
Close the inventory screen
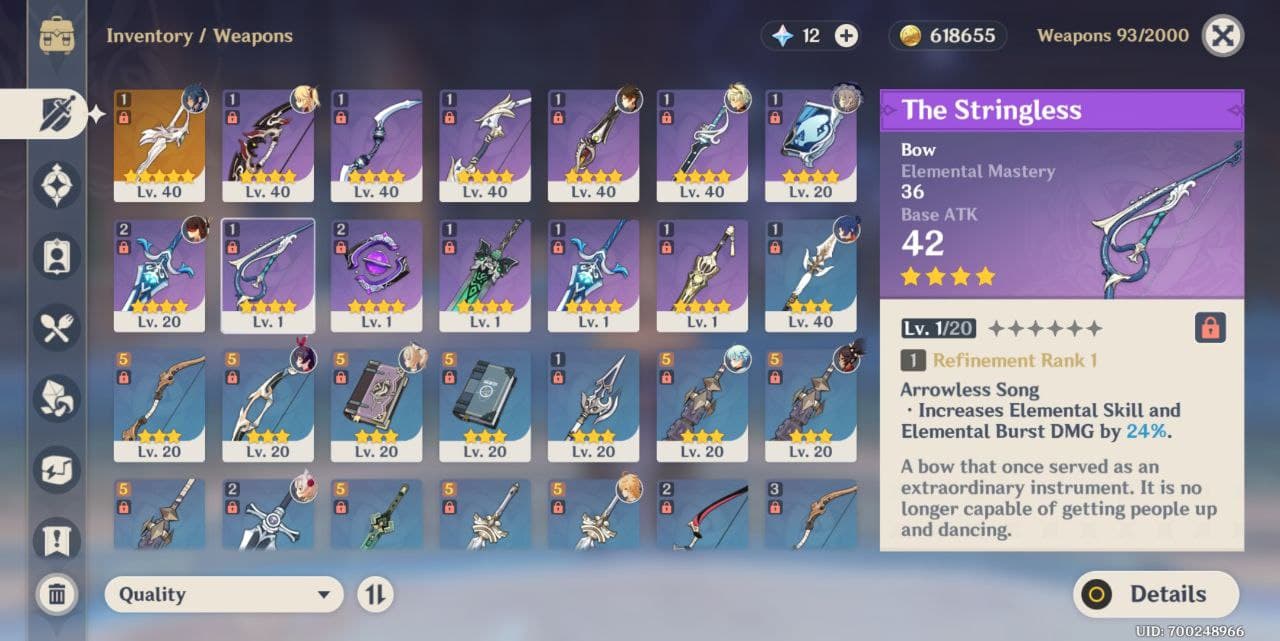click(1222, 37)
